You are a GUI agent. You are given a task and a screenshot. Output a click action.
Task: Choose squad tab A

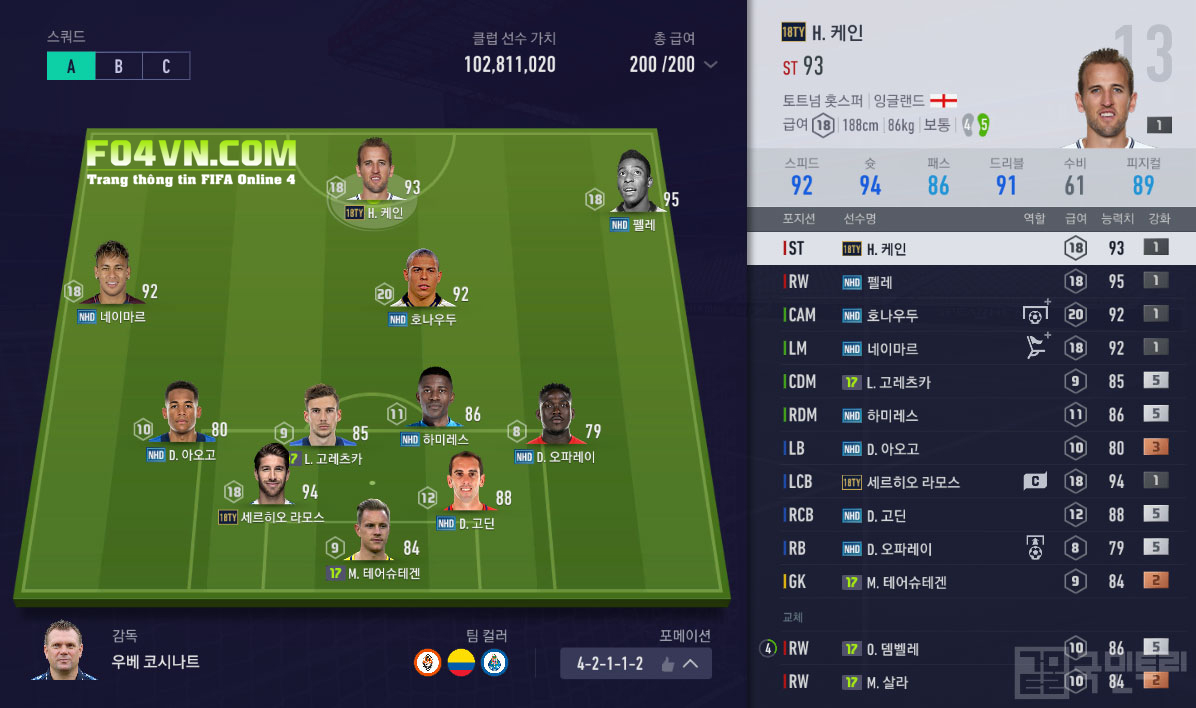point(71,66)
